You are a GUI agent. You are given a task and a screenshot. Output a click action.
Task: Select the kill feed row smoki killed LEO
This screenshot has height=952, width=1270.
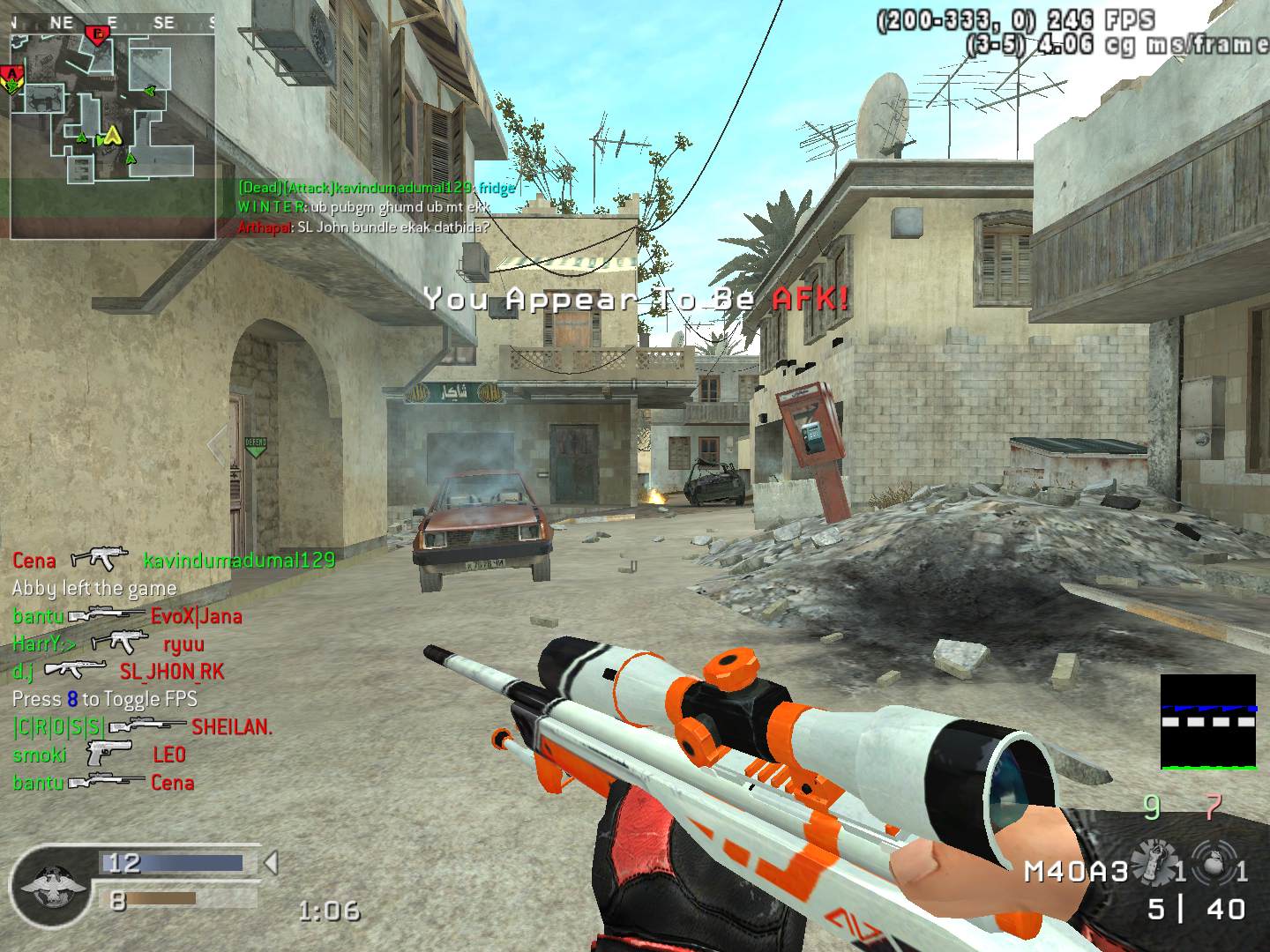pos(99,755)
